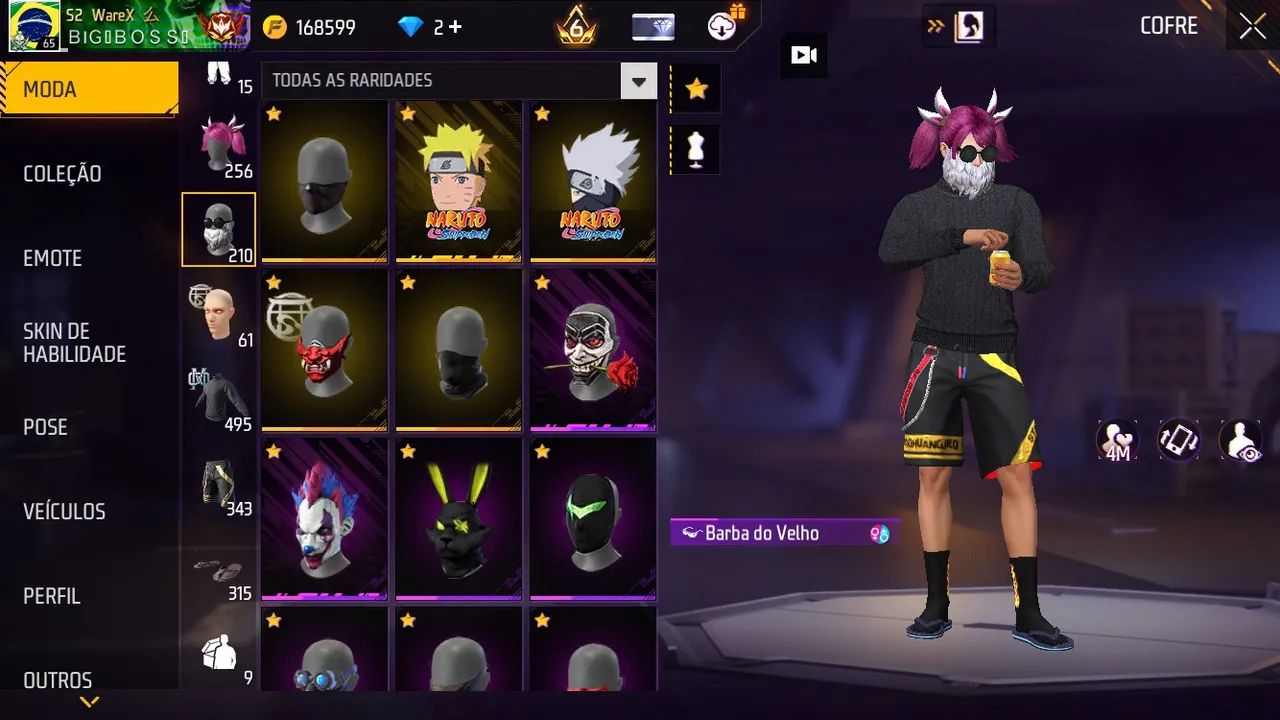Add diamonds with the plus button

tap(455, 27)
